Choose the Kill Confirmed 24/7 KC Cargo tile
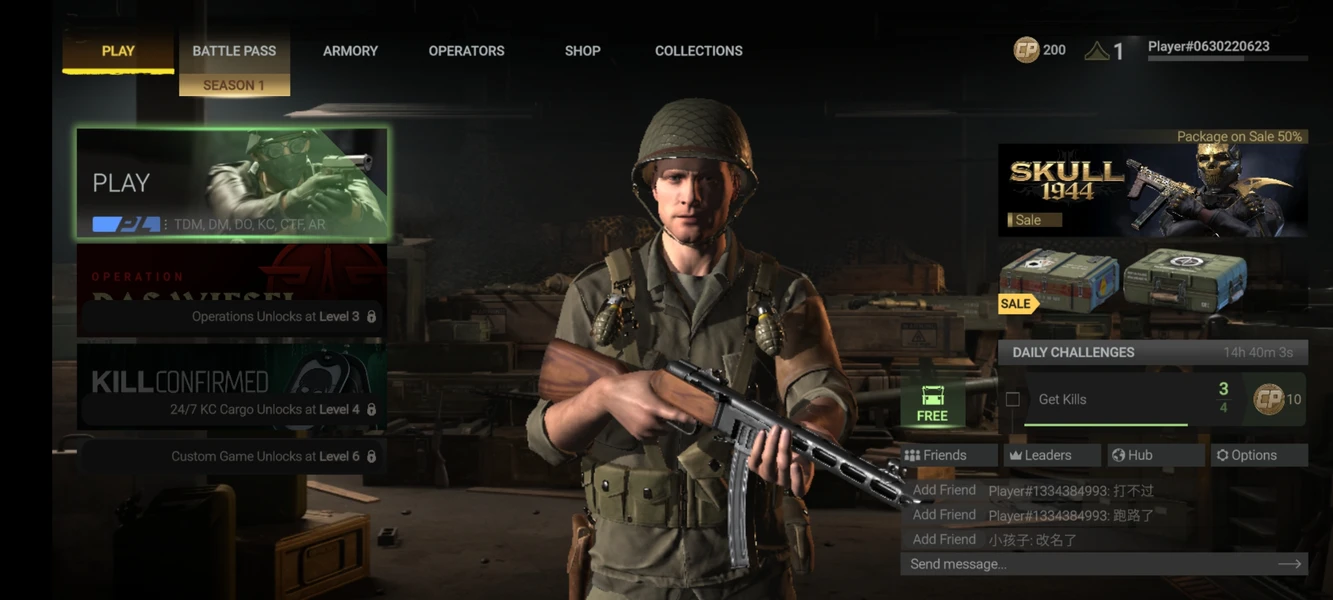Viewport: 1333px width, 600px height. pyautogui.click(x=232, y=387)
